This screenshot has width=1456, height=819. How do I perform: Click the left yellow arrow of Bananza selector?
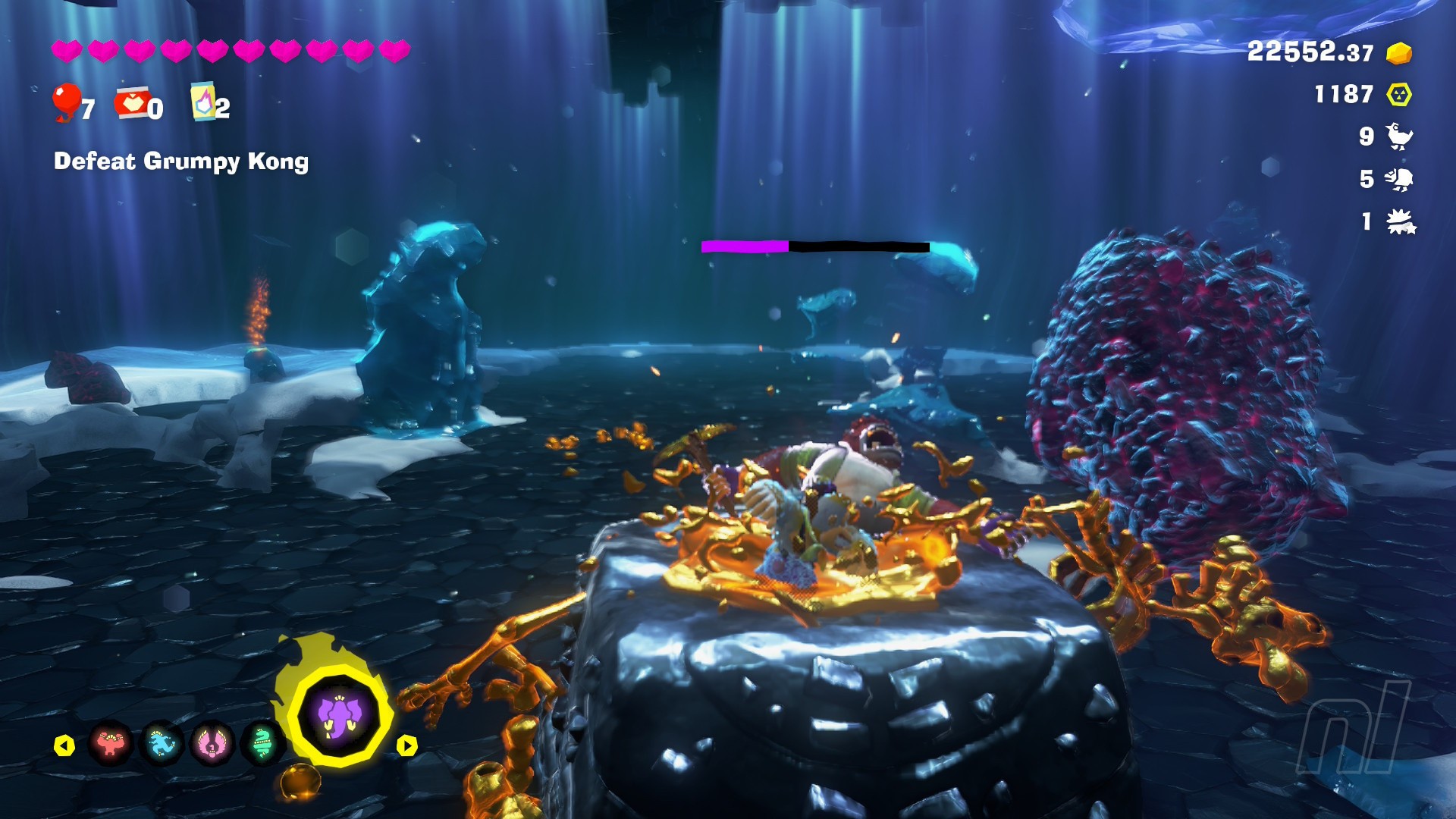(x=64, y=746)
